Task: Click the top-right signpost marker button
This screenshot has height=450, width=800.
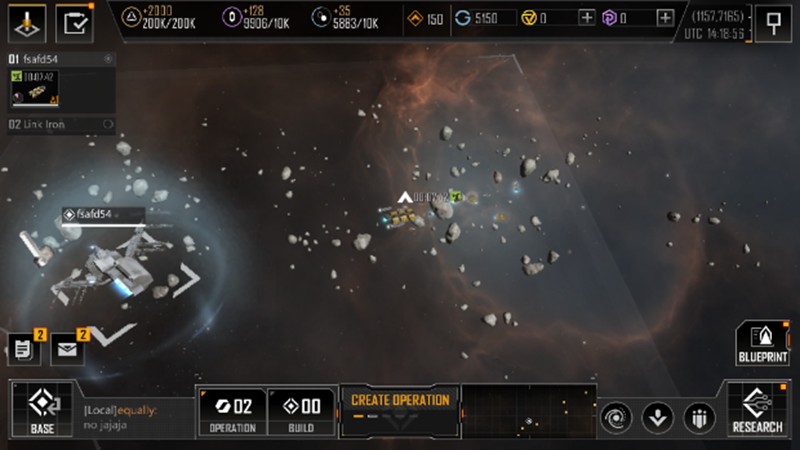Action: pos(772,22)
